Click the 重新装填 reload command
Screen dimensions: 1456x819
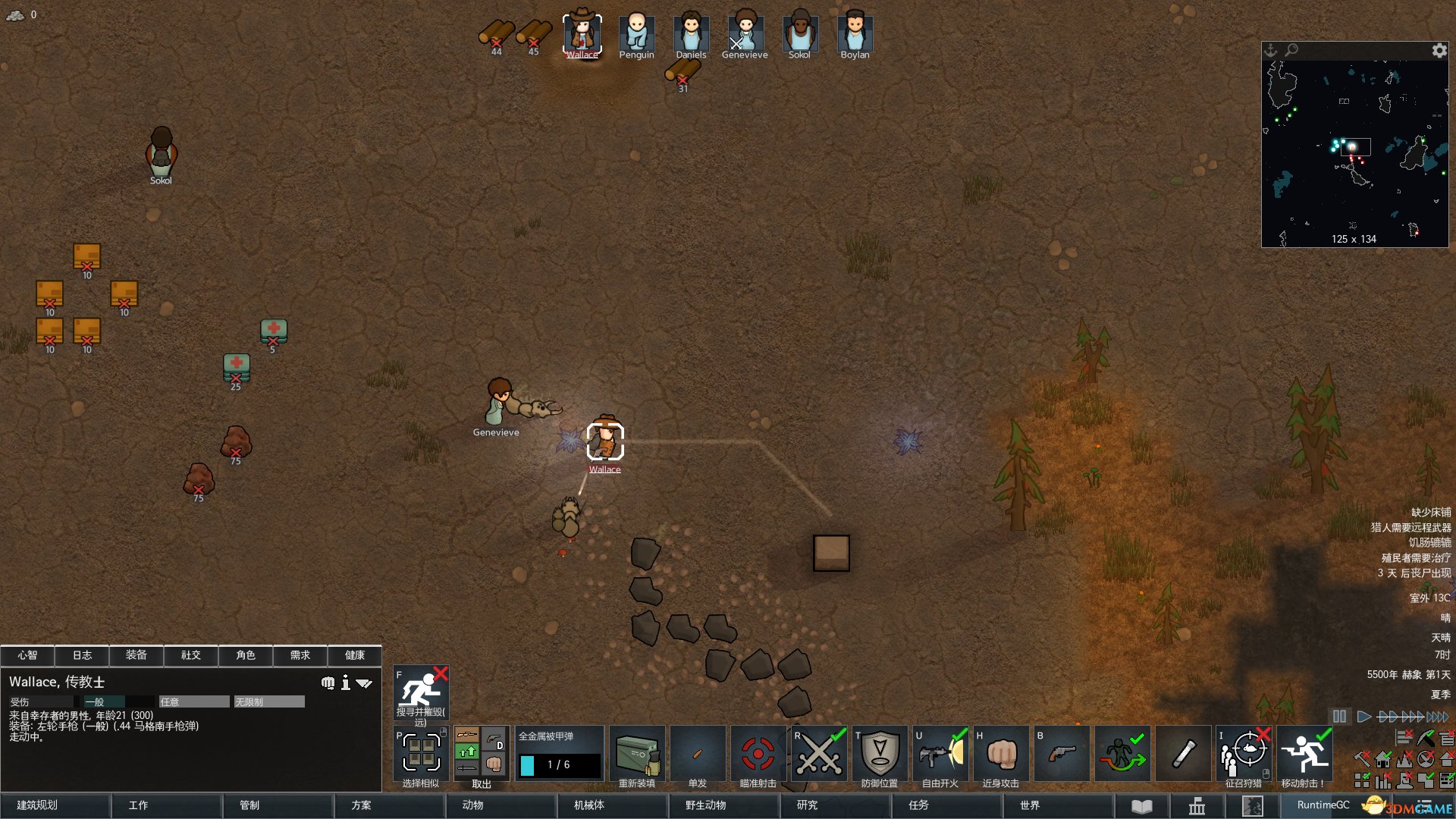point(637,755)
